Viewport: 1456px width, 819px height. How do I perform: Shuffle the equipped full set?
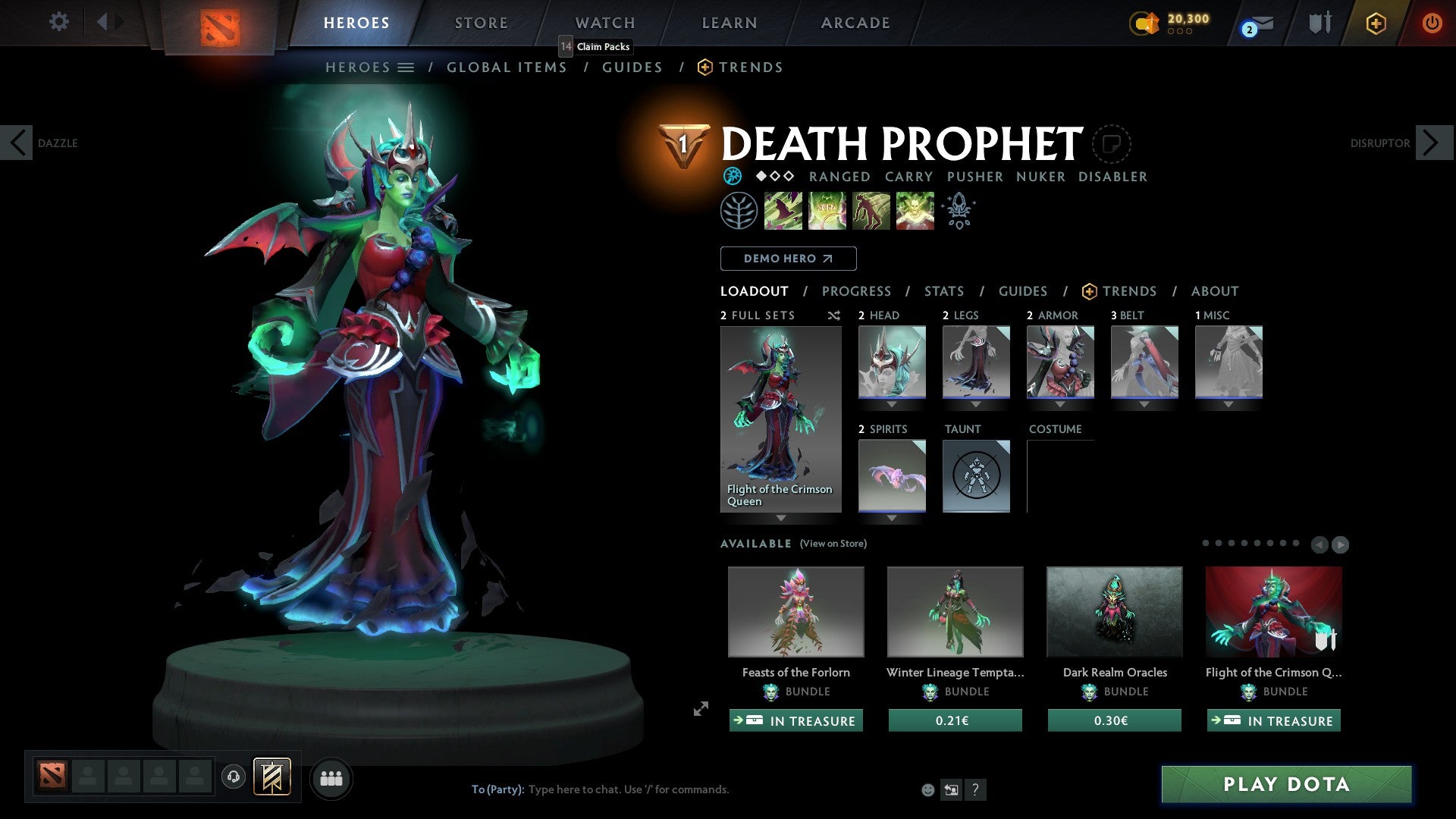[x=833, y=315]
